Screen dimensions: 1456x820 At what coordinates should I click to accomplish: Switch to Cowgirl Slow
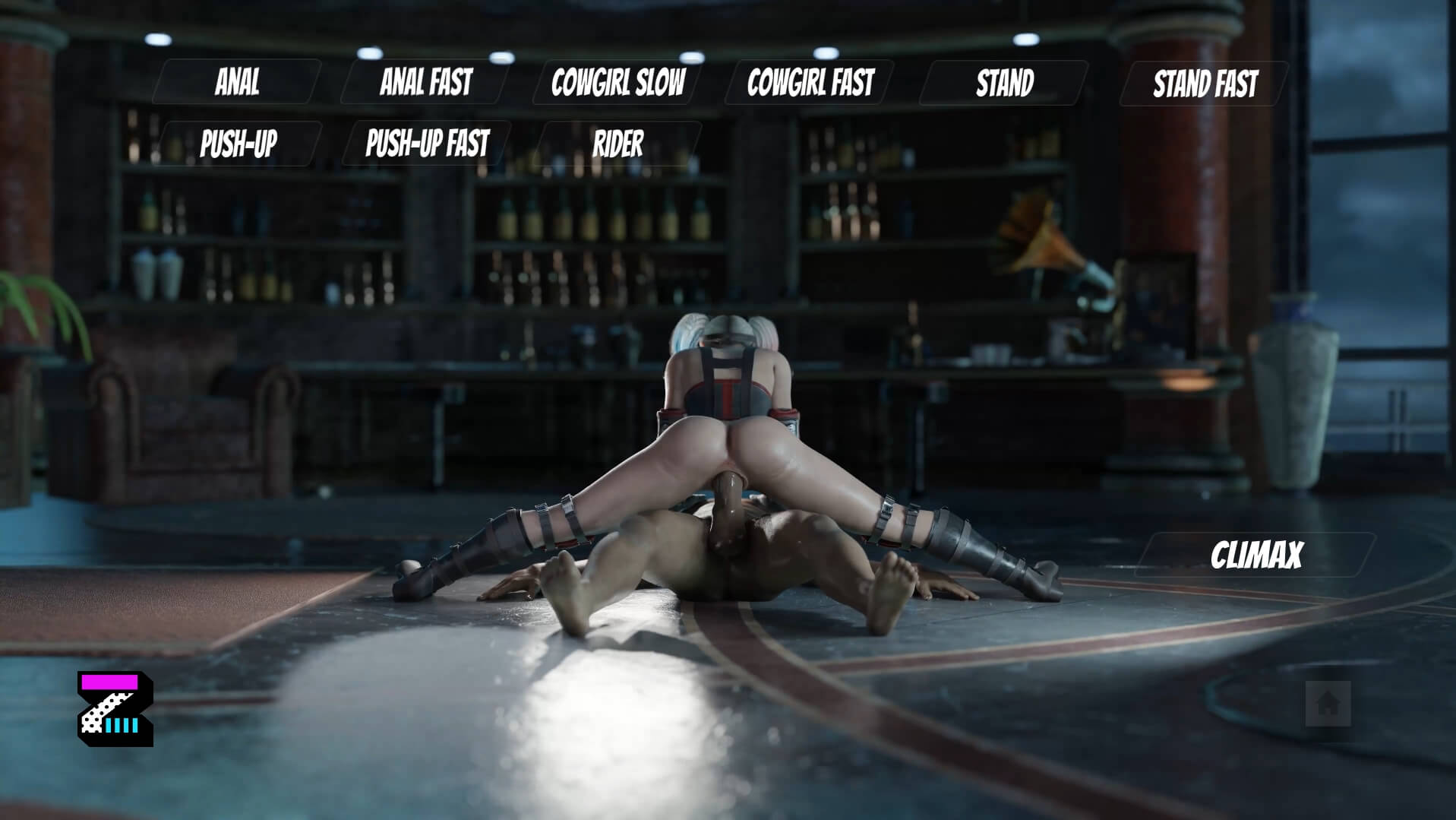[x=617, y=82]
